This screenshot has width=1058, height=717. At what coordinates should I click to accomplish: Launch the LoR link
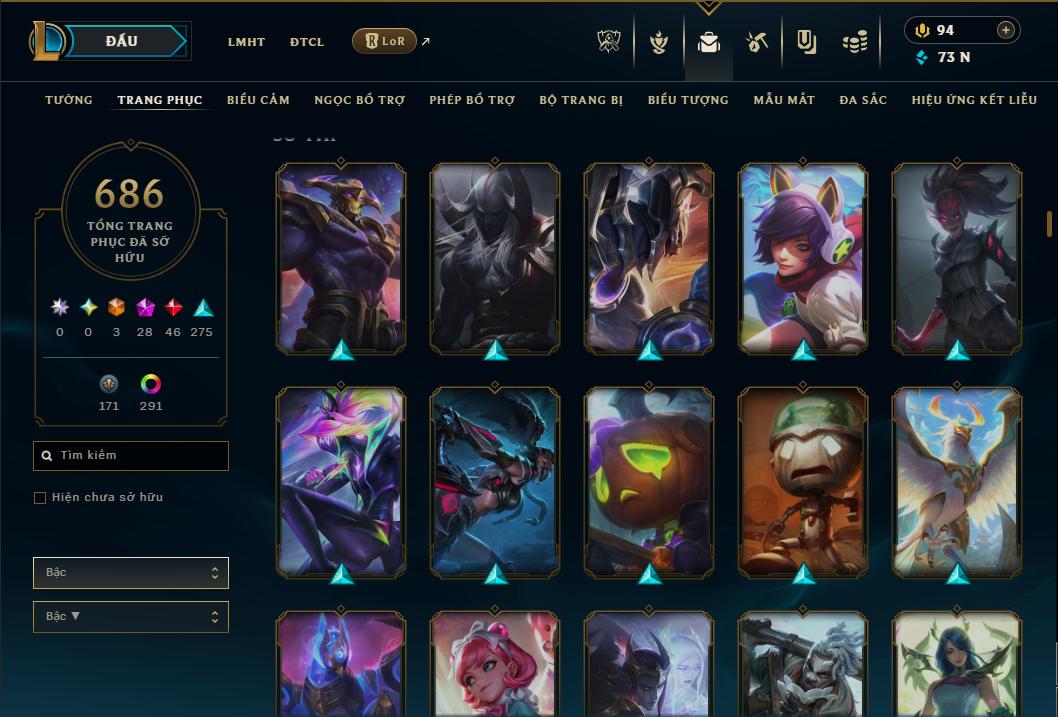tap(385, 41)
